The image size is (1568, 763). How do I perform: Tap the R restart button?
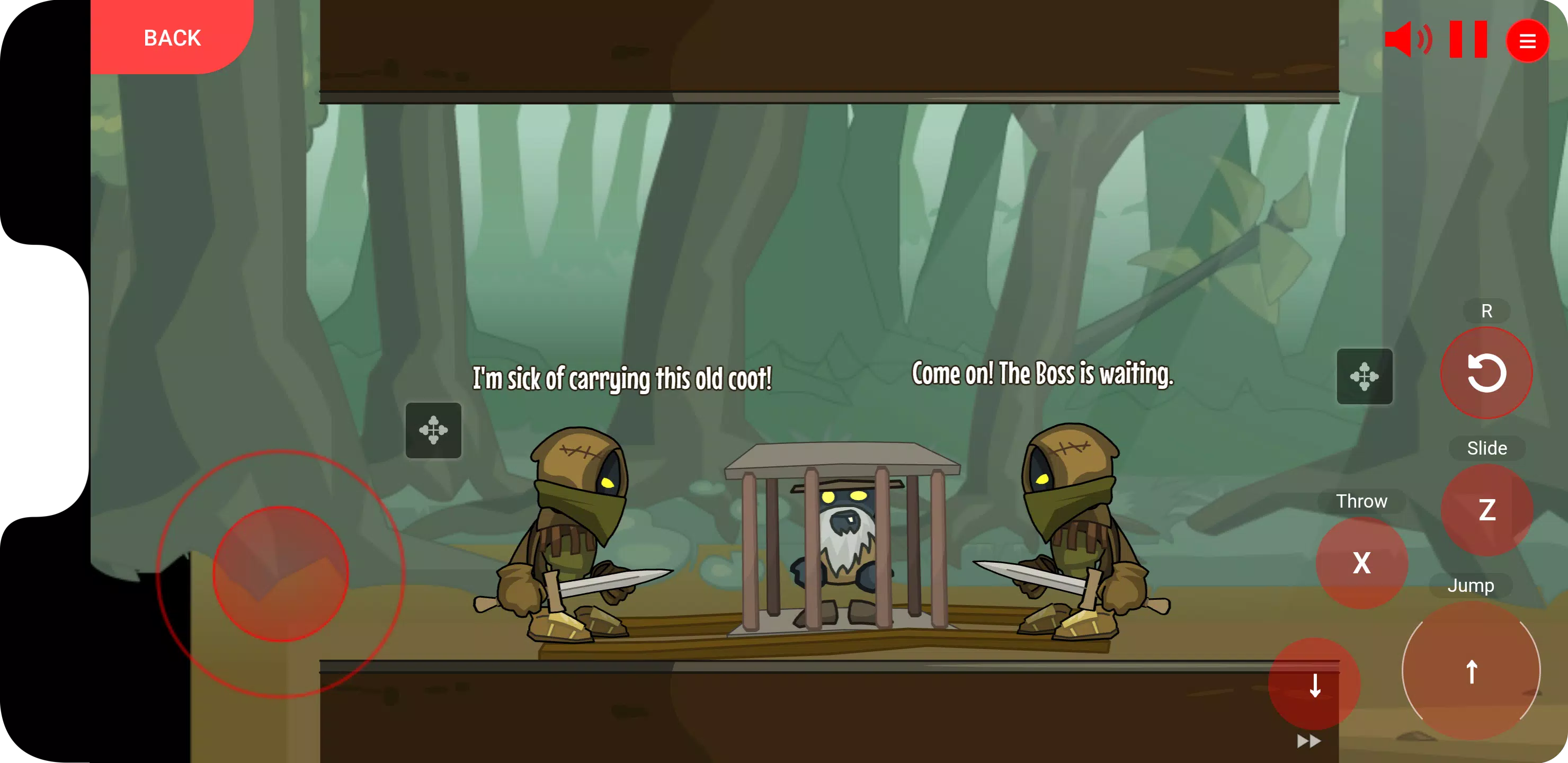[x=1486, y=372]
